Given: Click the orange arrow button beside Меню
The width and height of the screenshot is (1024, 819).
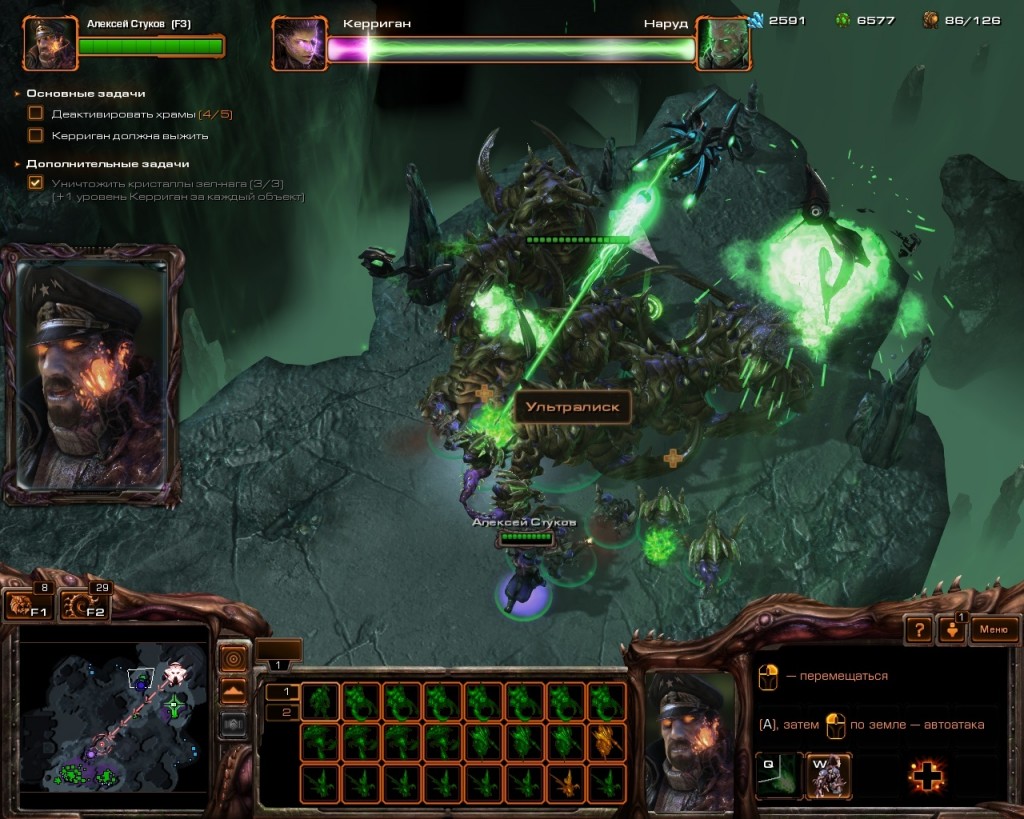Looking at the screenshot, I should coord(950,630).
